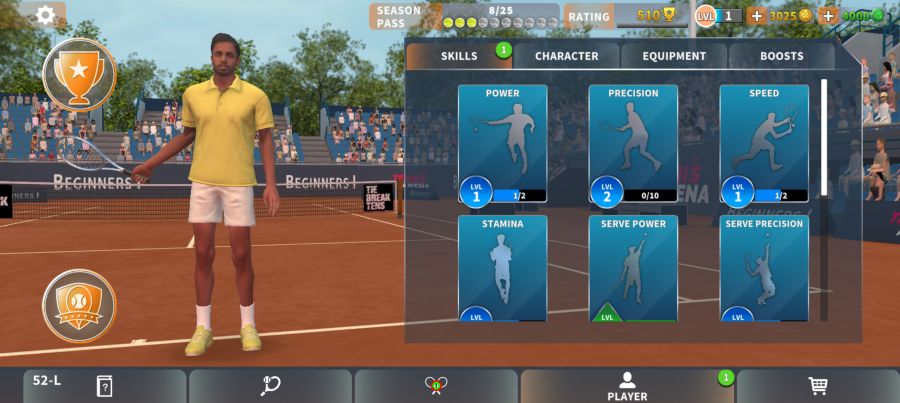Screen dimensions: 900x403
Task: Open the shop cart tab
Action: point(817,386)
